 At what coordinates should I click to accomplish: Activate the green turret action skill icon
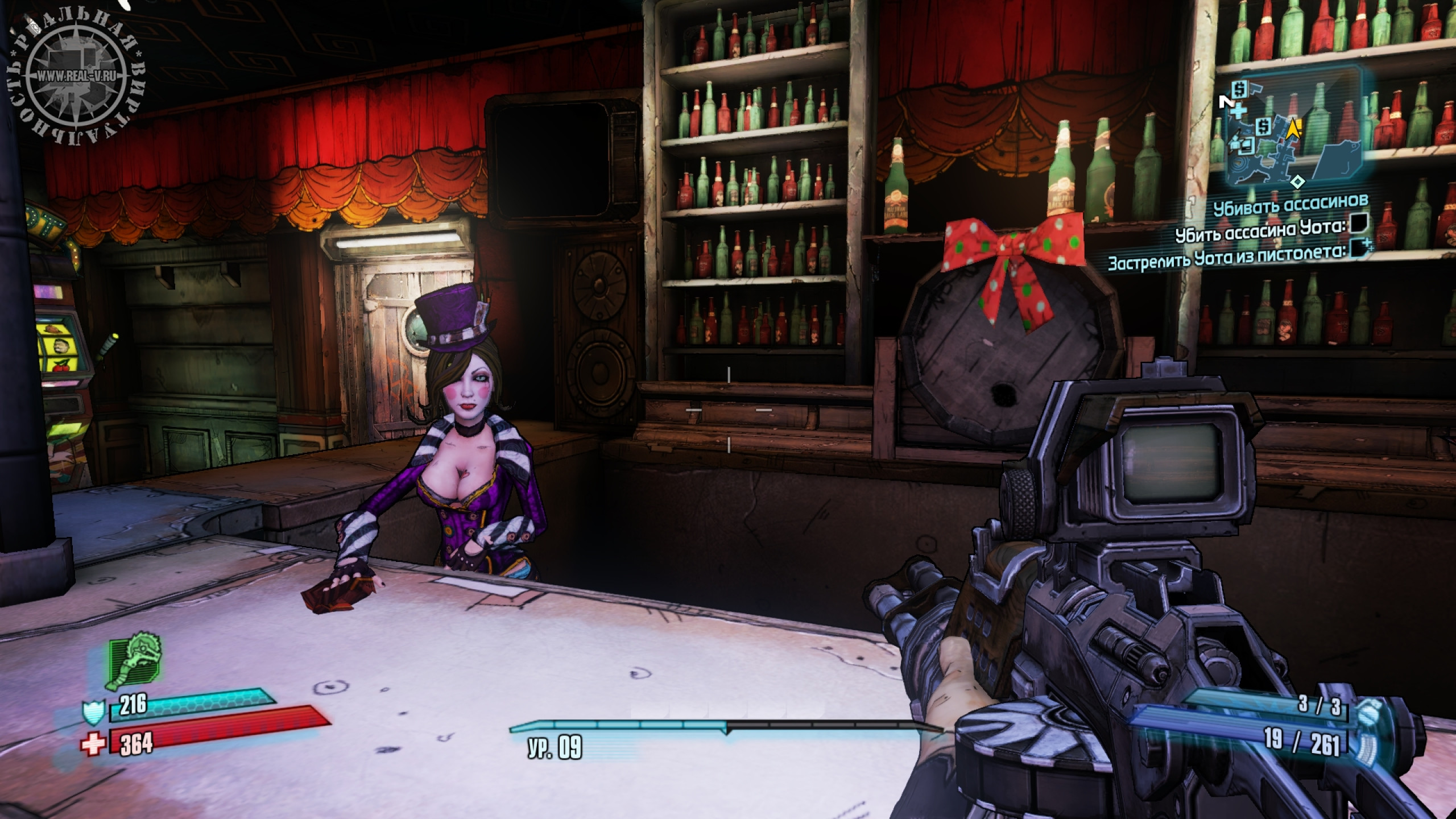coord(134,661)
